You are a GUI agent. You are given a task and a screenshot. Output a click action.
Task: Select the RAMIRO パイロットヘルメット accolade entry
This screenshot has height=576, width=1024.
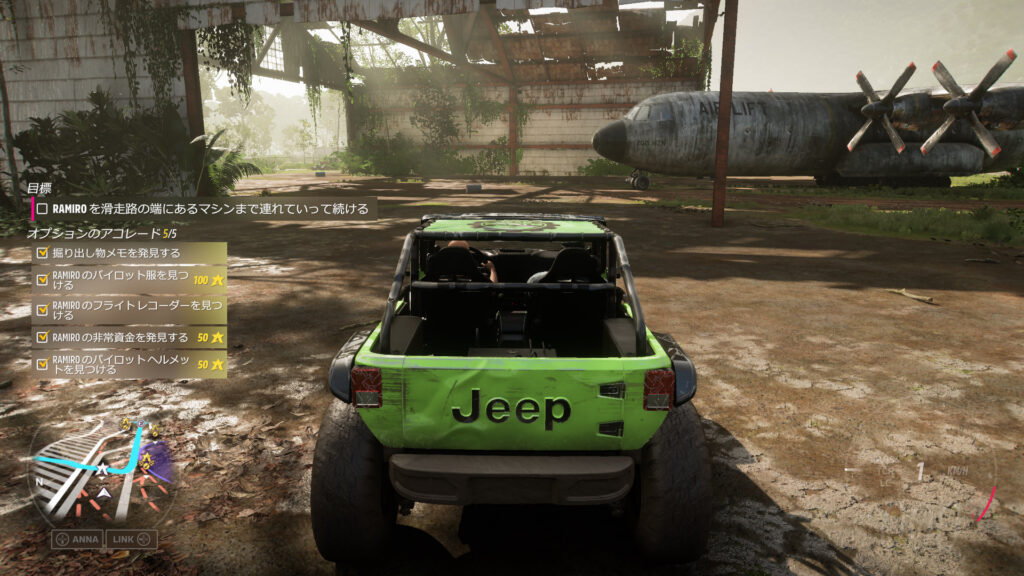pos(130,363)
